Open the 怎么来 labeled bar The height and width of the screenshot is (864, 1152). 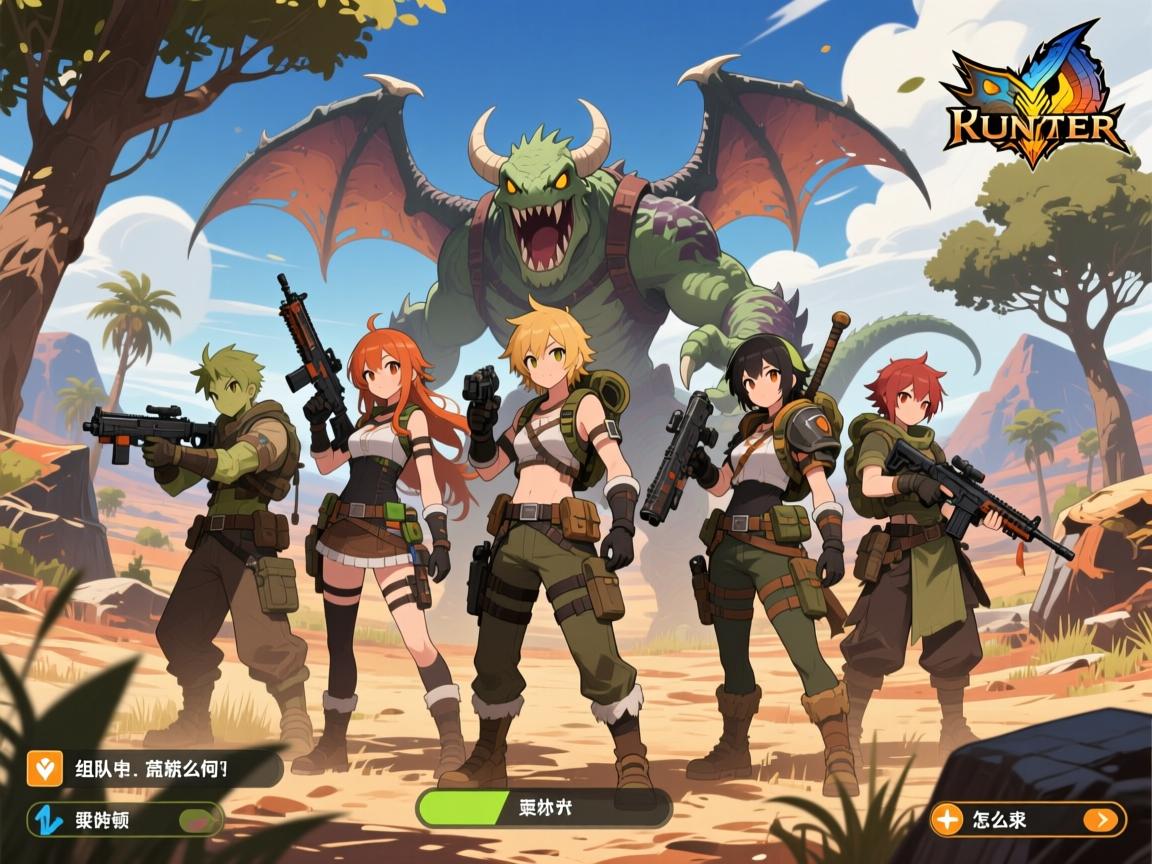tap(1010, 820)
